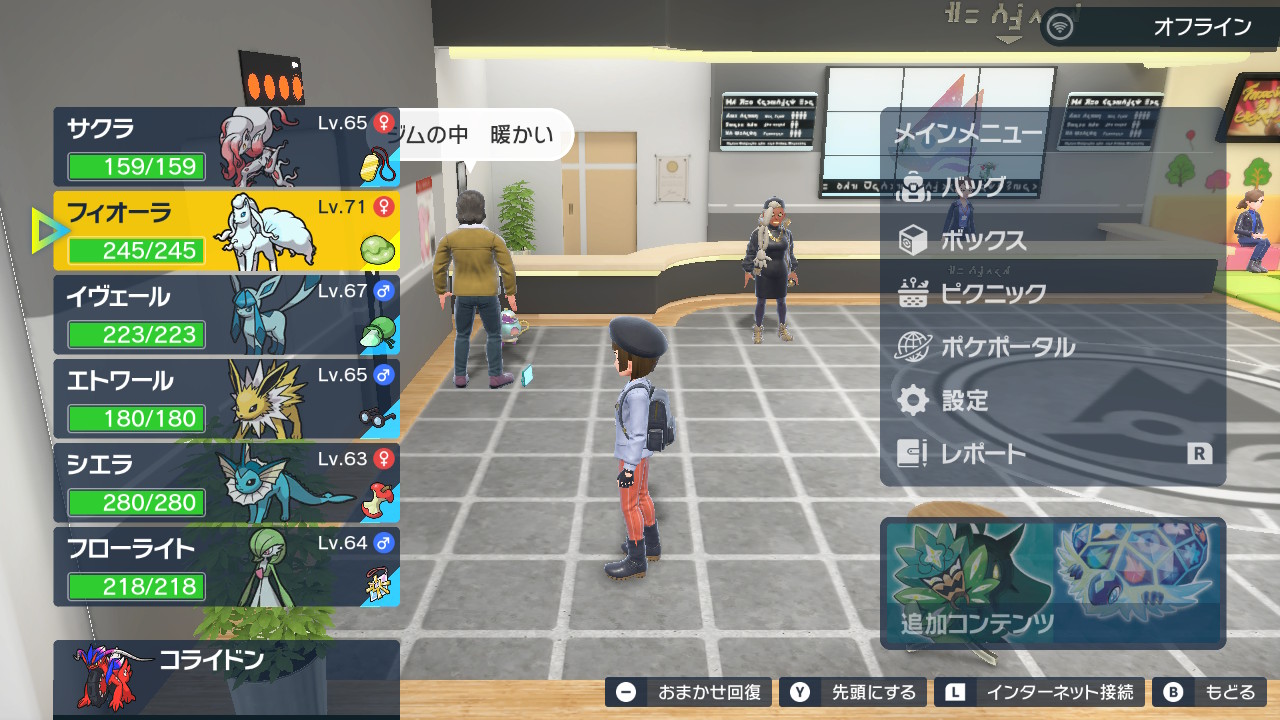Pick party member エトワール
1280x720 pixels.
pos(226,399)
